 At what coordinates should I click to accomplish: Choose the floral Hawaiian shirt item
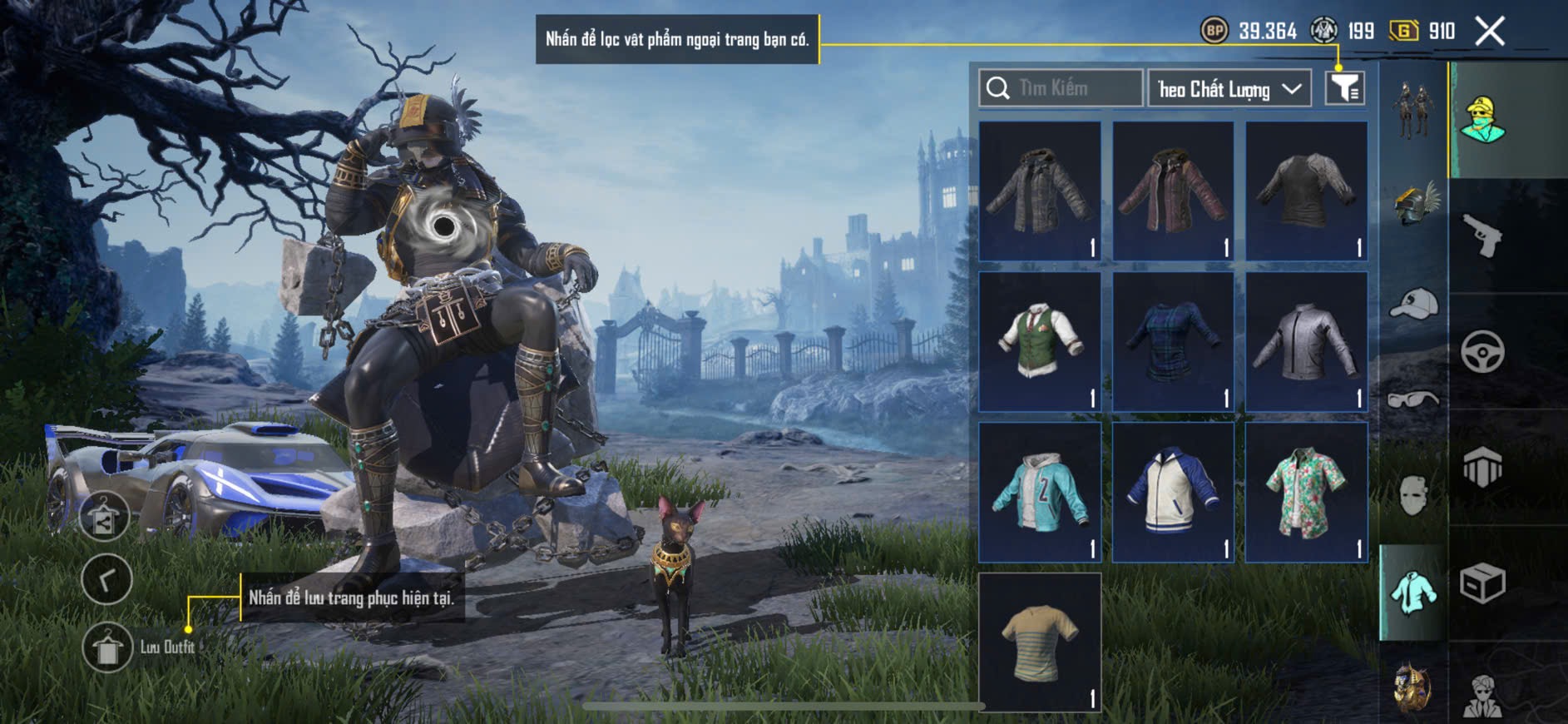point(1306,492)
